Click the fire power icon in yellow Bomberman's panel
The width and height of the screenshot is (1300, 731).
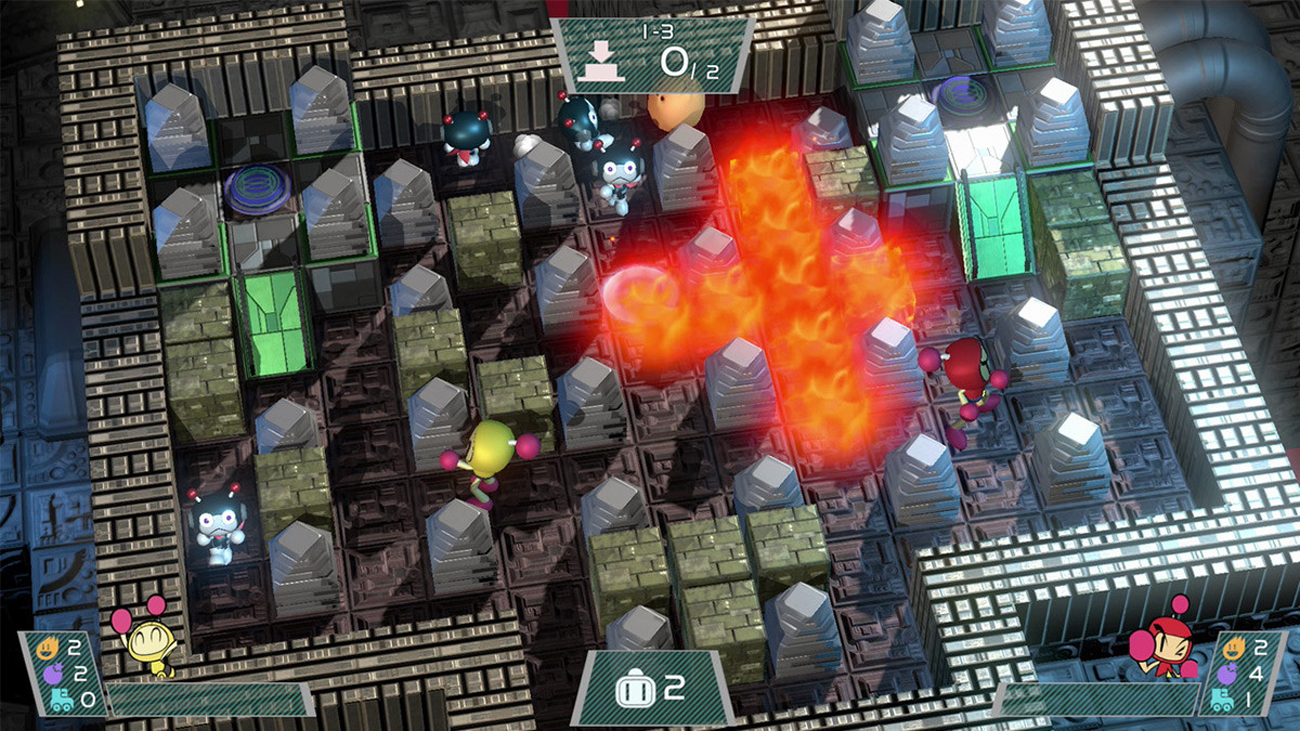[x=47, y=648]
